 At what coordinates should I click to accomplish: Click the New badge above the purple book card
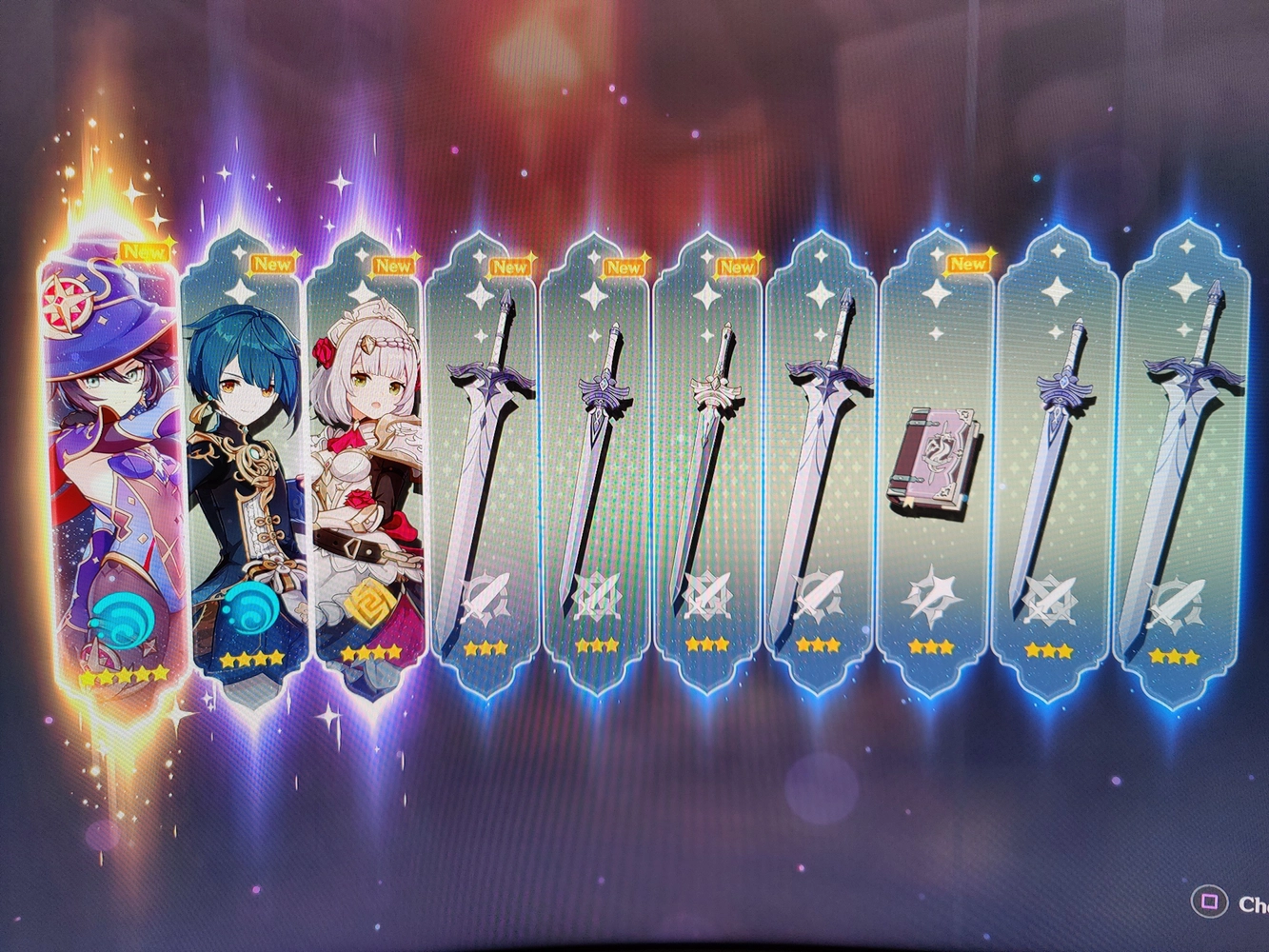[969, 264]
